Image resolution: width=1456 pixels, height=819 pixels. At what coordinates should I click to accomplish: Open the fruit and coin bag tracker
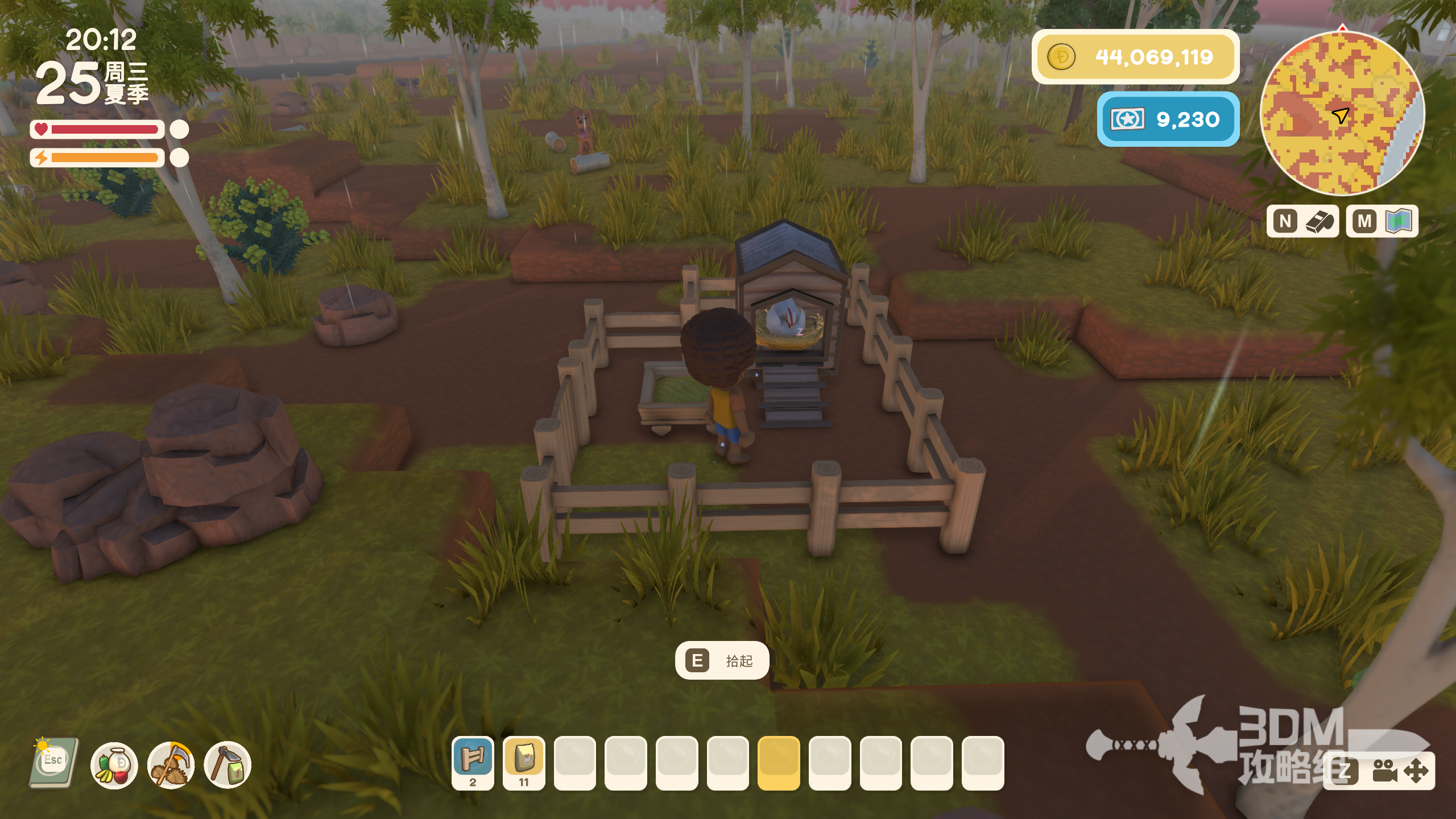pyautogui.click(x=114, y=765)
